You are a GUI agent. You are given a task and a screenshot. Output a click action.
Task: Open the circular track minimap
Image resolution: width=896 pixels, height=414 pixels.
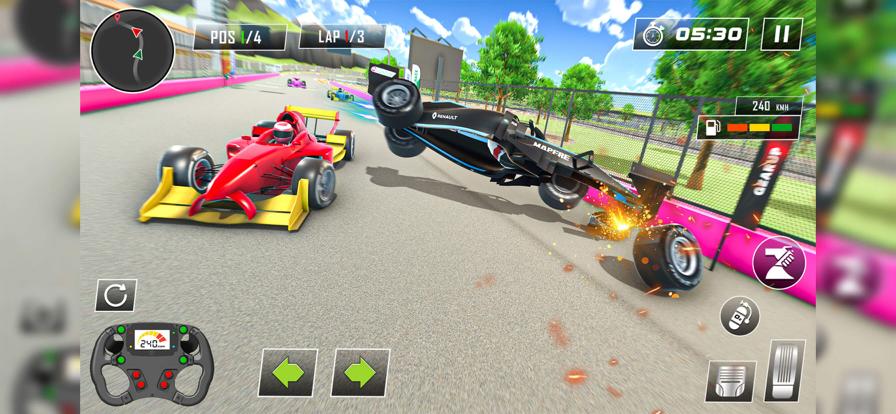tap(132, 50)
